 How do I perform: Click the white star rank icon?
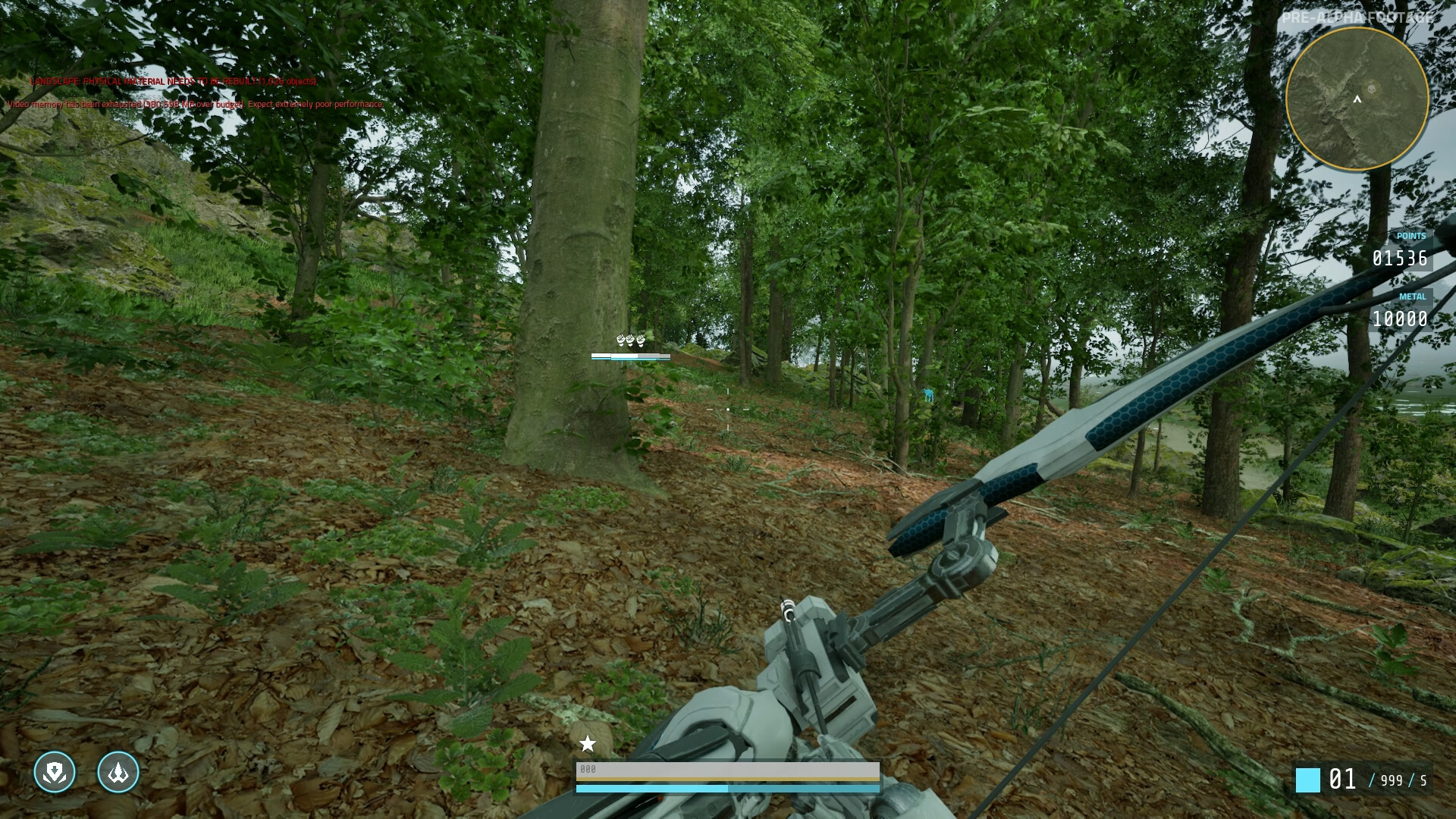pyautogui.click(x=588, y=744)
